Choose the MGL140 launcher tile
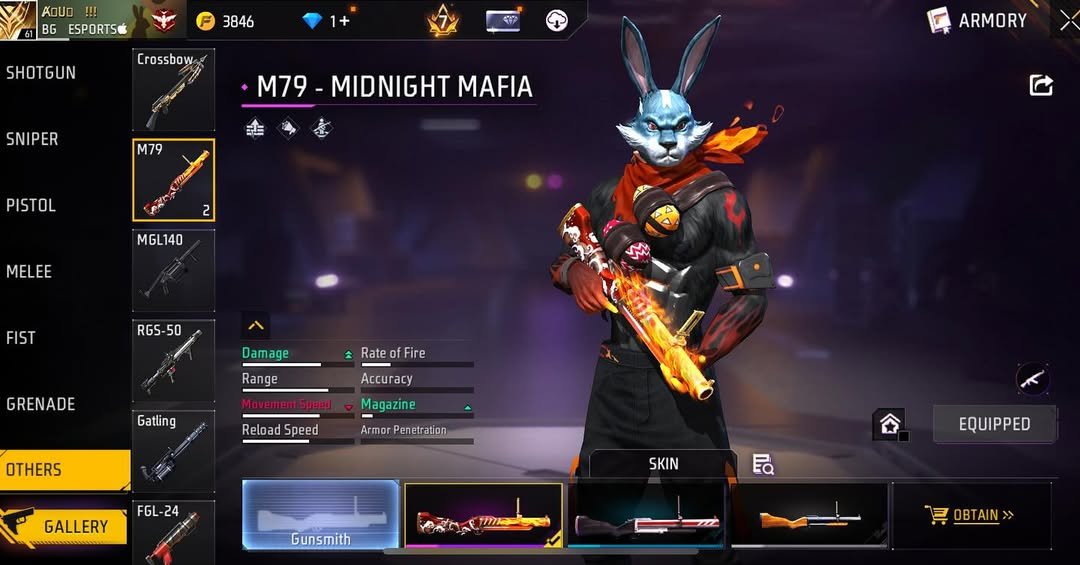Screen dimensions: 1080x565 tap(173, 270)
